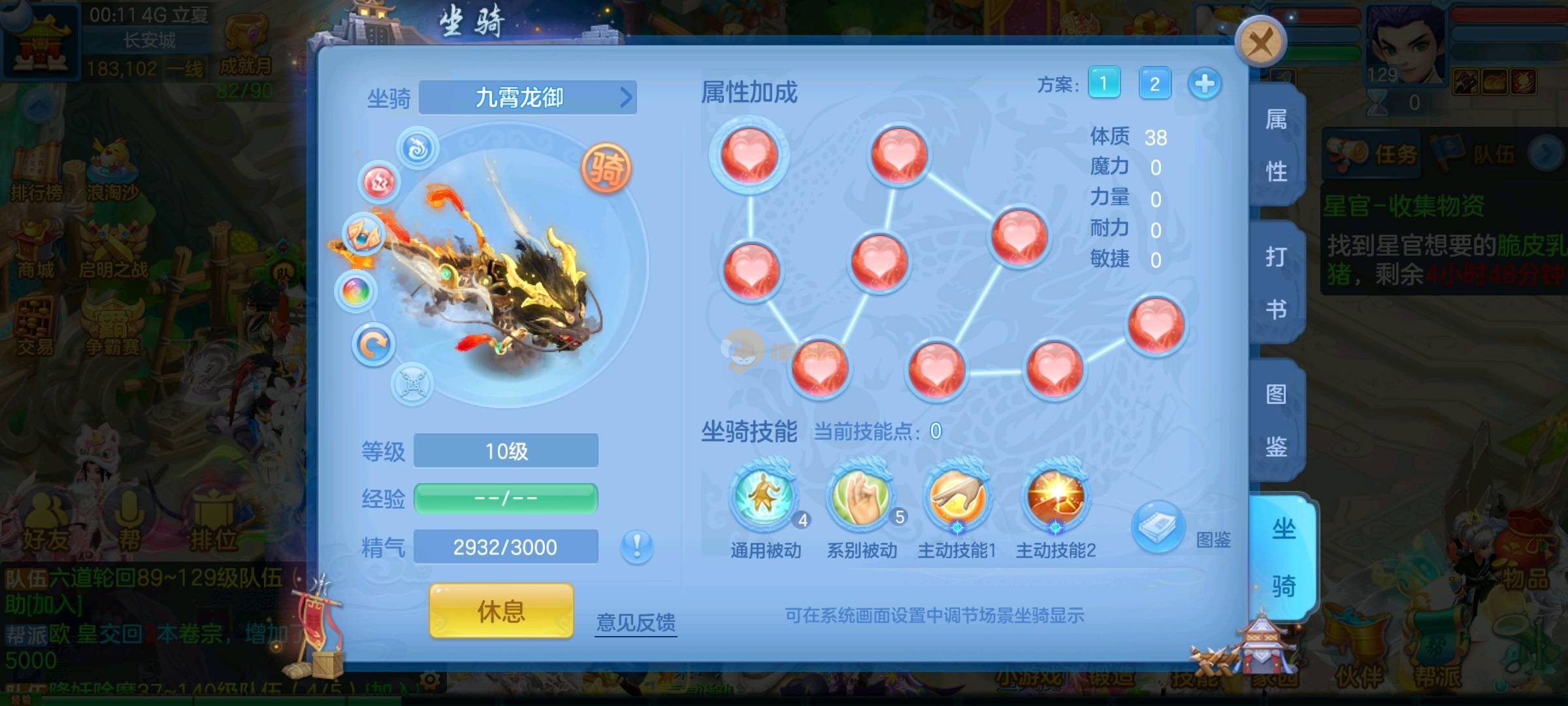Tap the 精气 exclamation info icon
The height and width of the screenshot is (706, 1568).
pyautogui.click(x=636, y=546)
